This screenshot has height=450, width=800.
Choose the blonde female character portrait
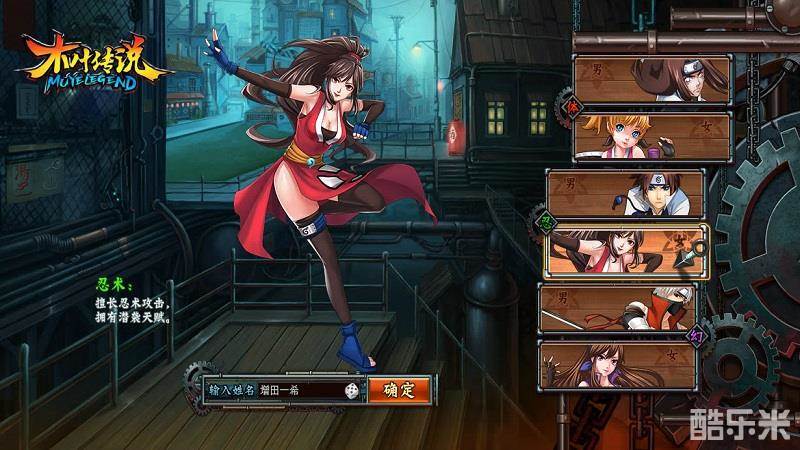(x=652, y=135)
